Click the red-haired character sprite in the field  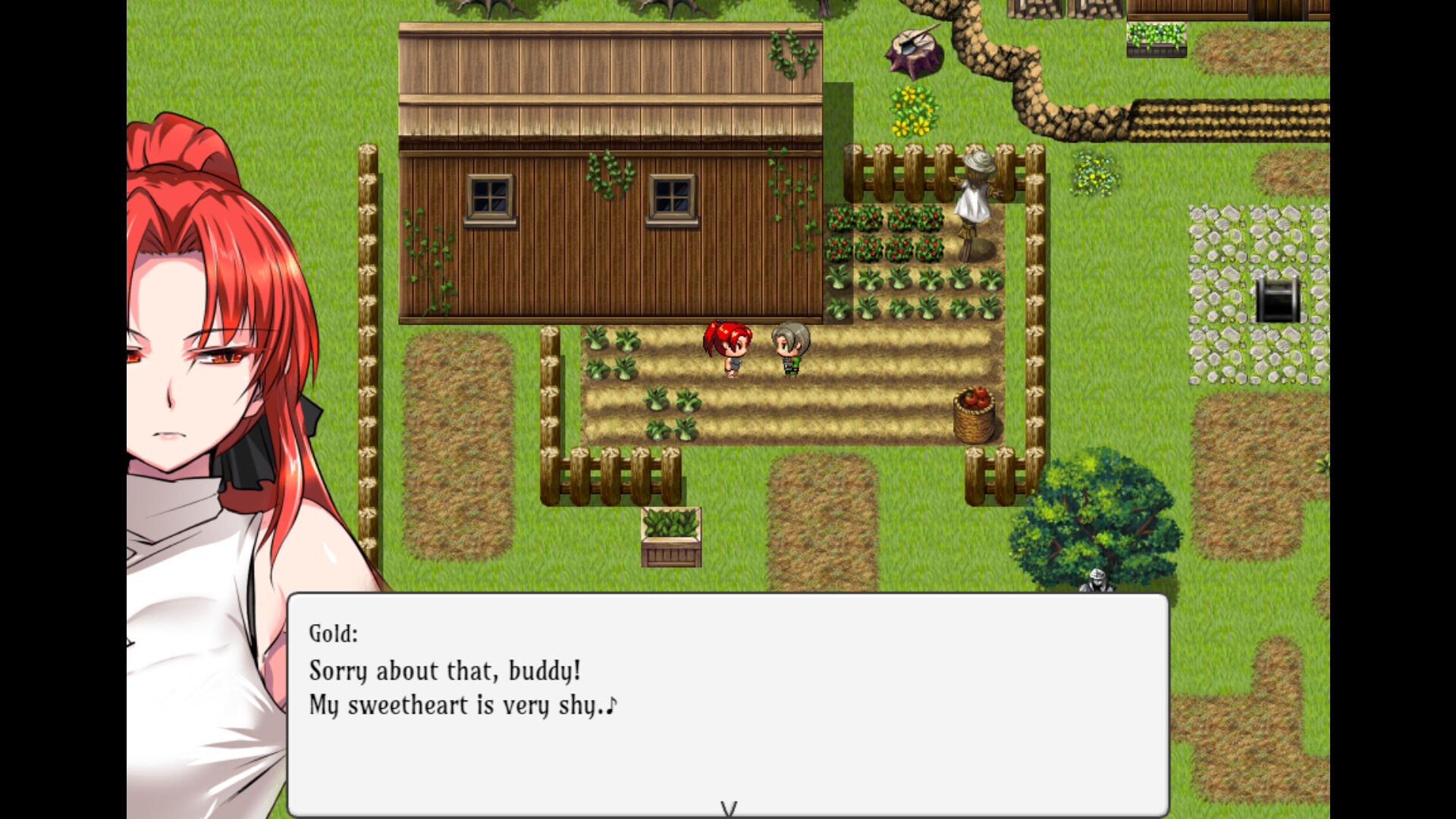click(726, 349)
